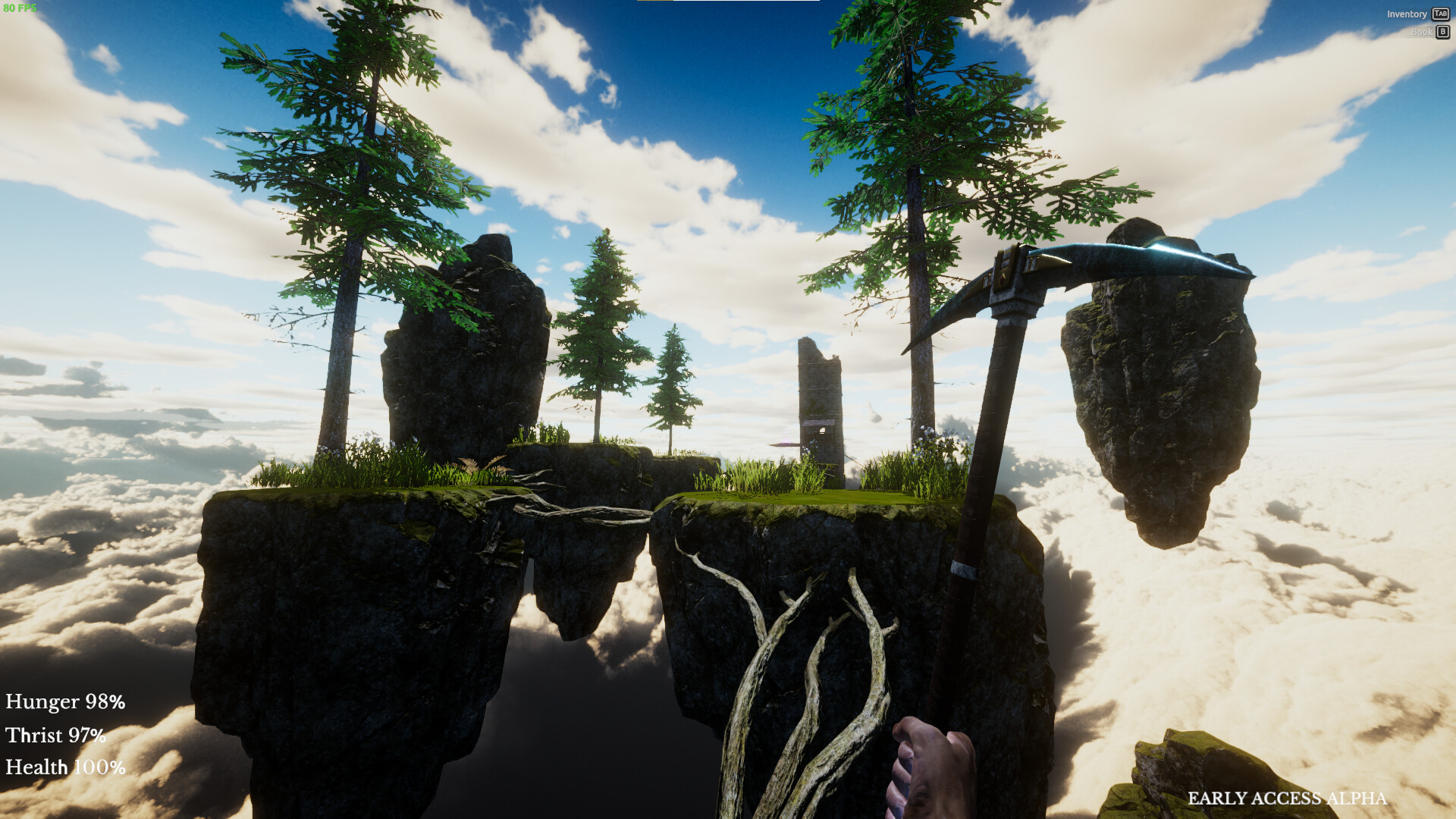Click the Book label top right
This screenshot has height=819, width=1456.
[x=1422, y=32]
